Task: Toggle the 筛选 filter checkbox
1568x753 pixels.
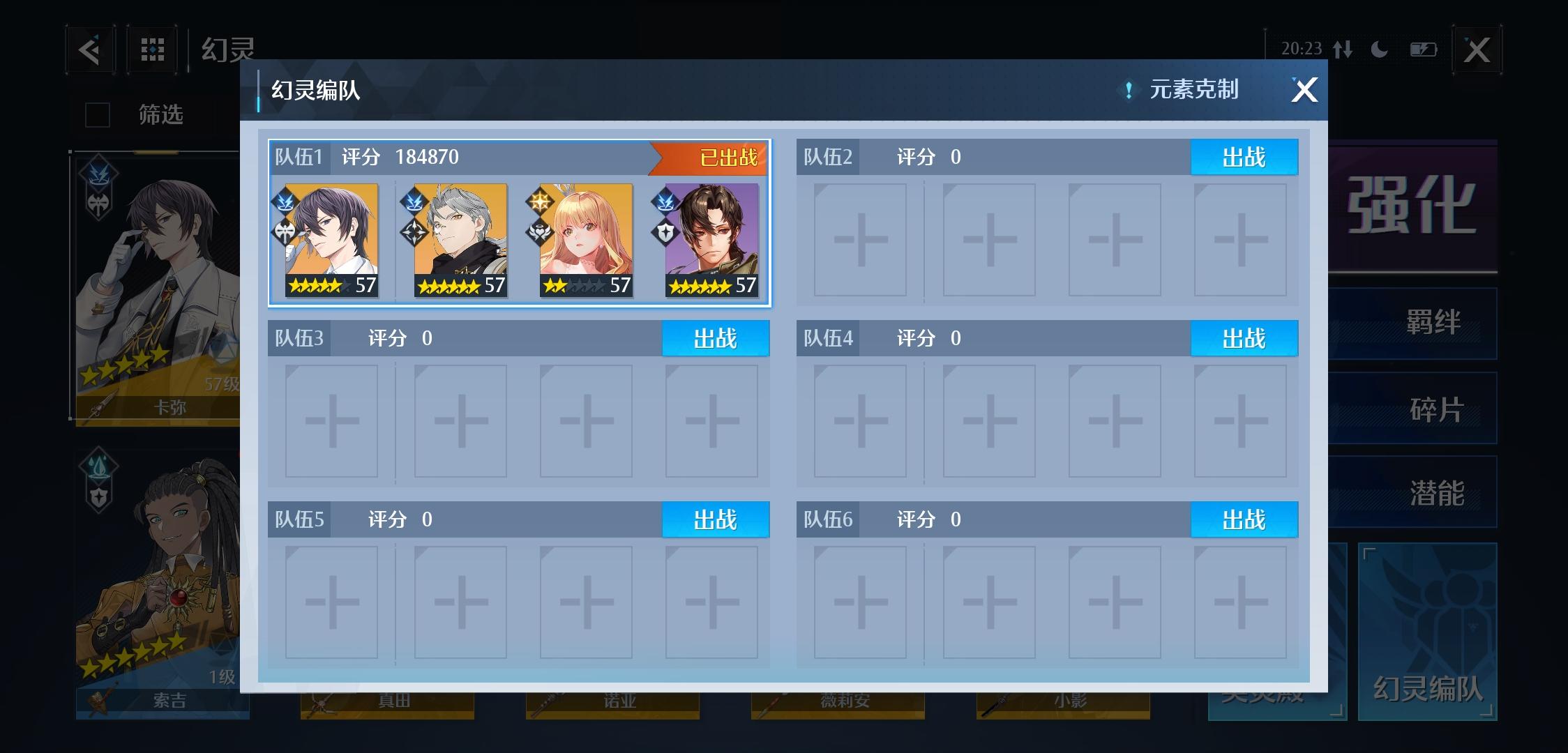Action: pos(97,114)
